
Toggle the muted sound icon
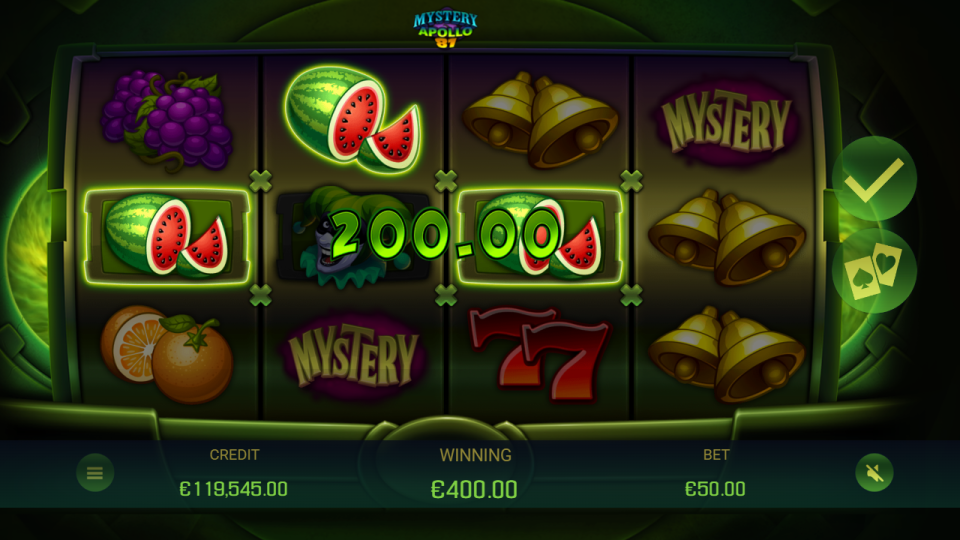pos(874,473)
